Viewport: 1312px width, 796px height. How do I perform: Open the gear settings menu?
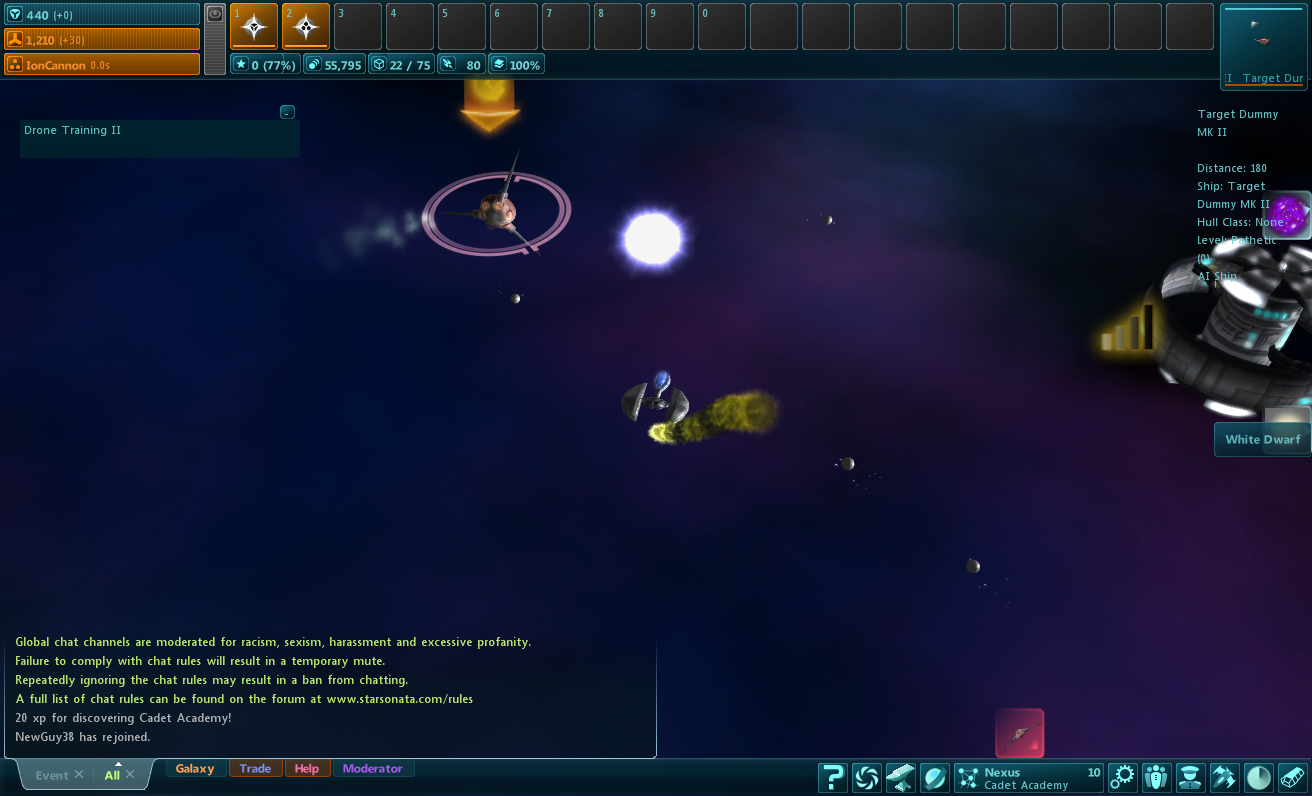[x=1123, y=777]
